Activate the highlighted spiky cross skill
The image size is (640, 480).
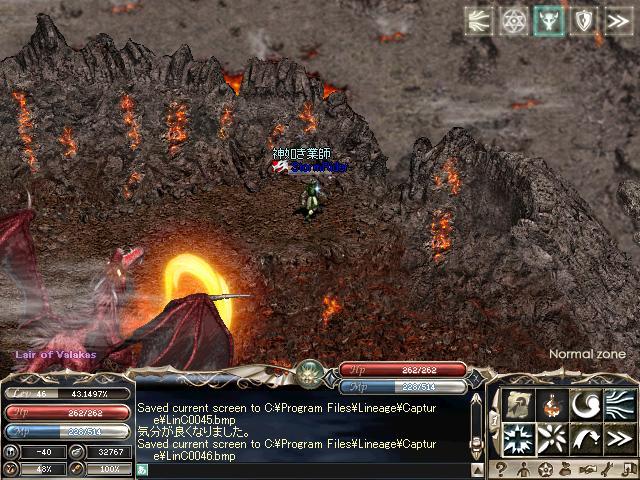(518, 438)
